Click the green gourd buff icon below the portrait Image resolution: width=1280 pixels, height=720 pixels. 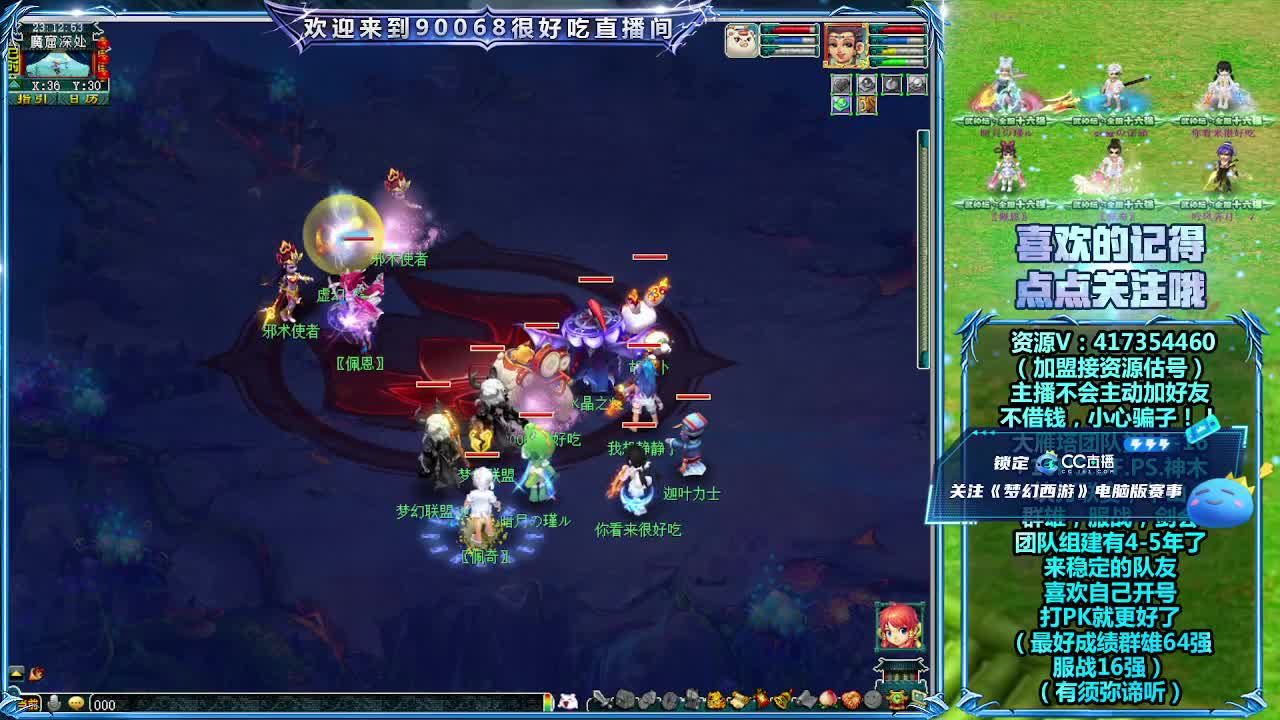click(x=841, y=104)
